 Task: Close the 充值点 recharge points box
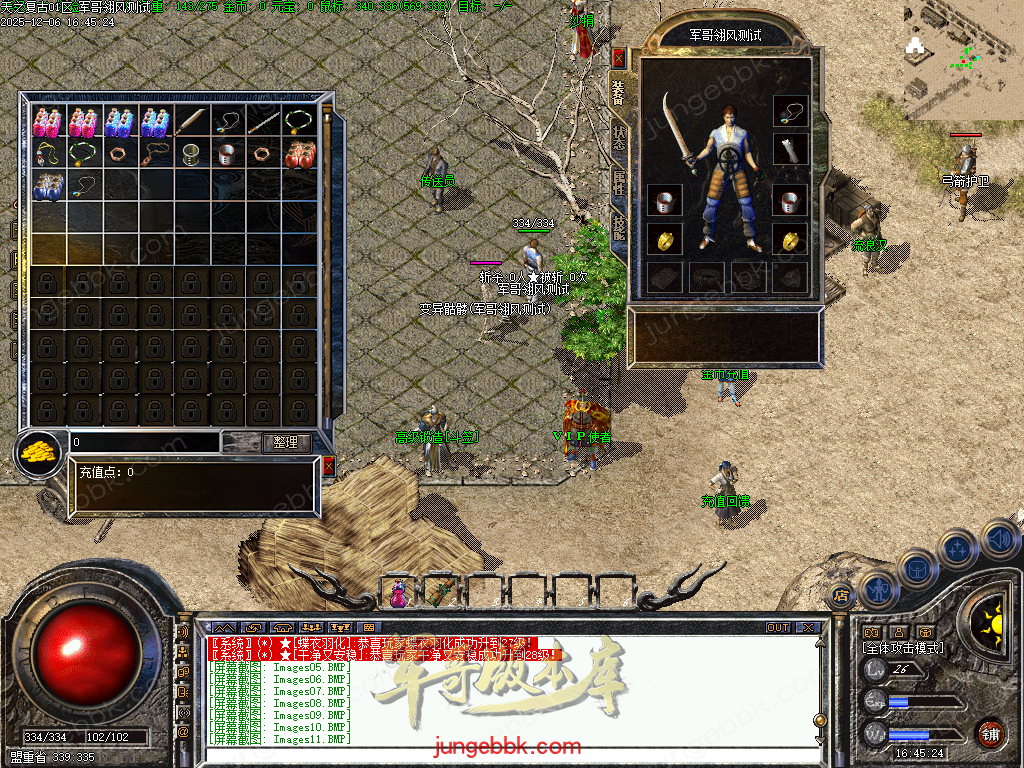(329, 465)
